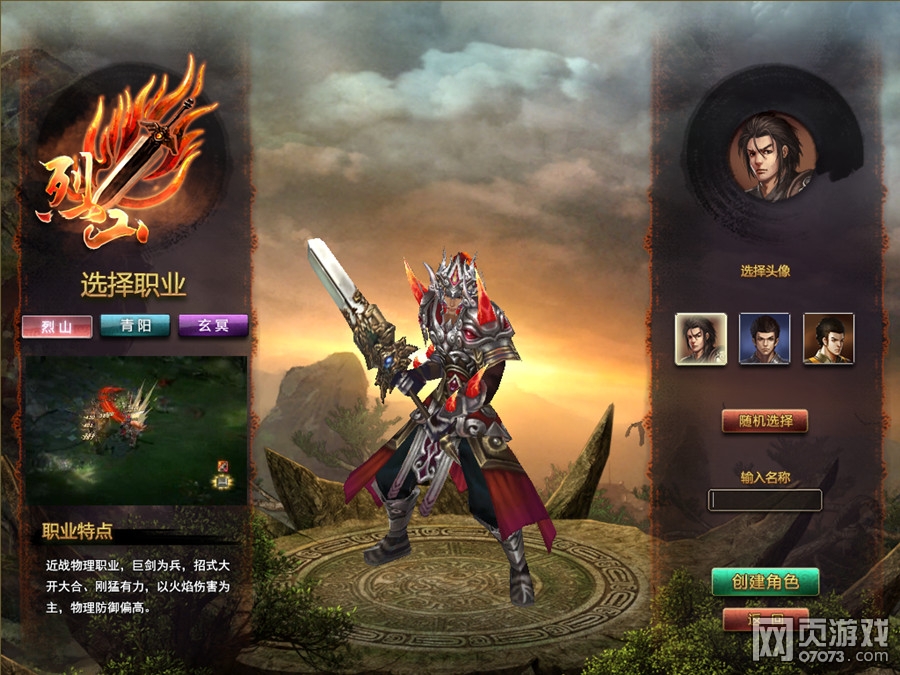Viewport: 900px width, 675px height.
Task: Select the blue-background portrait
Action: point(764,338)
